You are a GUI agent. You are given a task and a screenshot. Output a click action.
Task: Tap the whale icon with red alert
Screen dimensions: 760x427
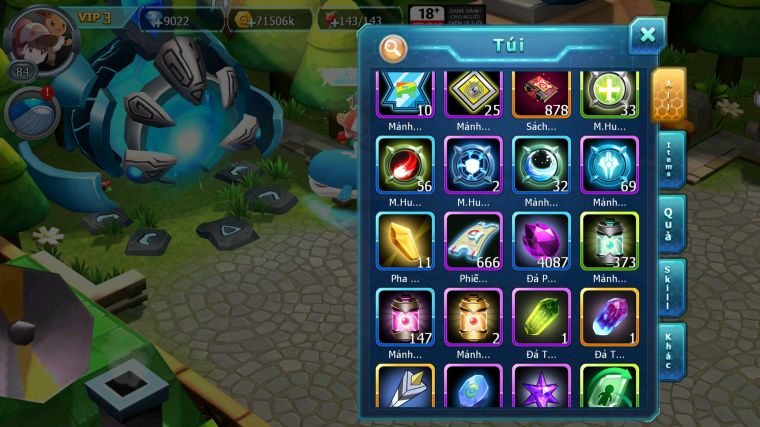coord(30,112)
